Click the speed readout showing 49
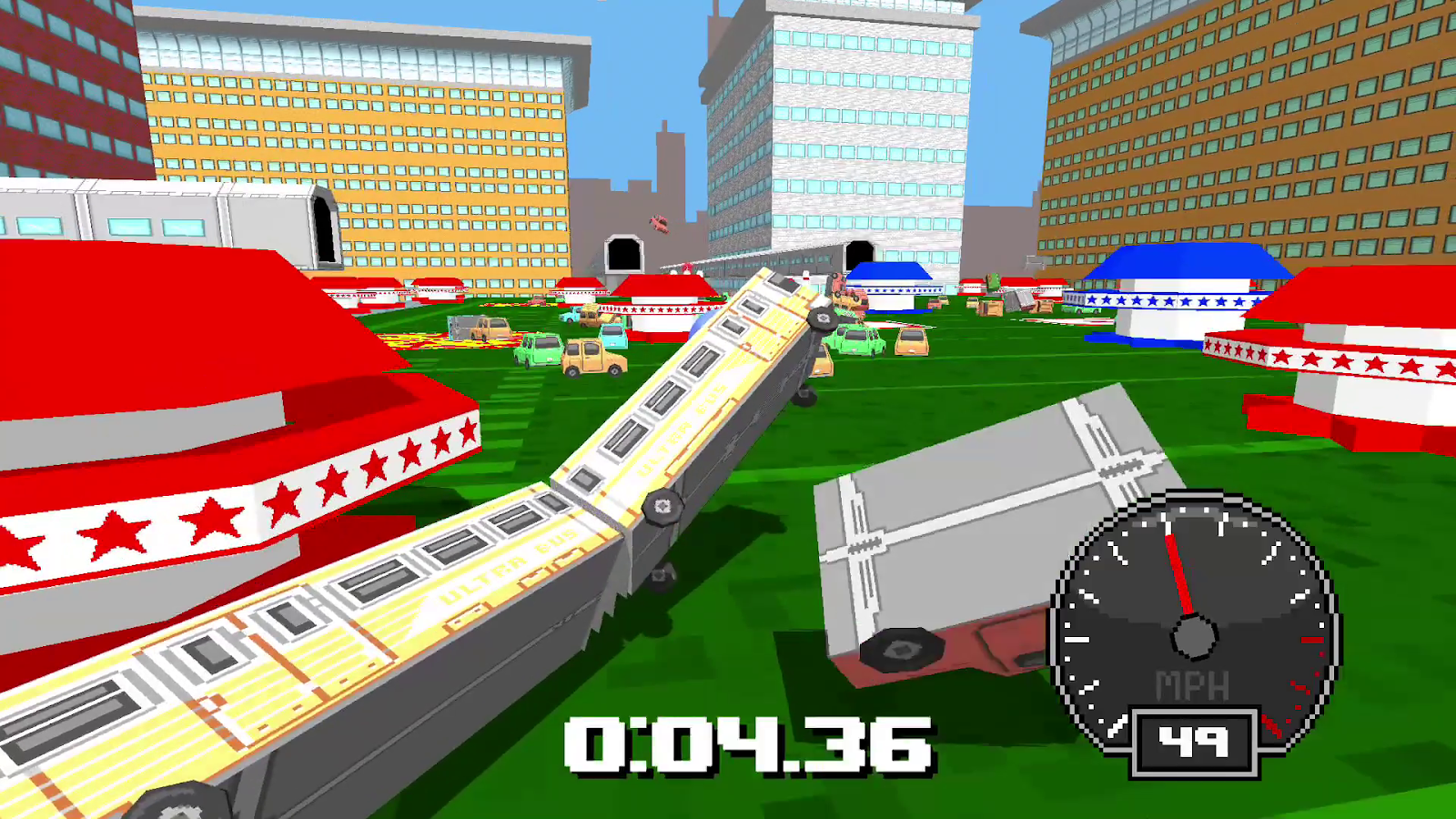Image resolution: width=1456 pixels, height=819 pixels. pyautogui.click(x=1193, y=737)
